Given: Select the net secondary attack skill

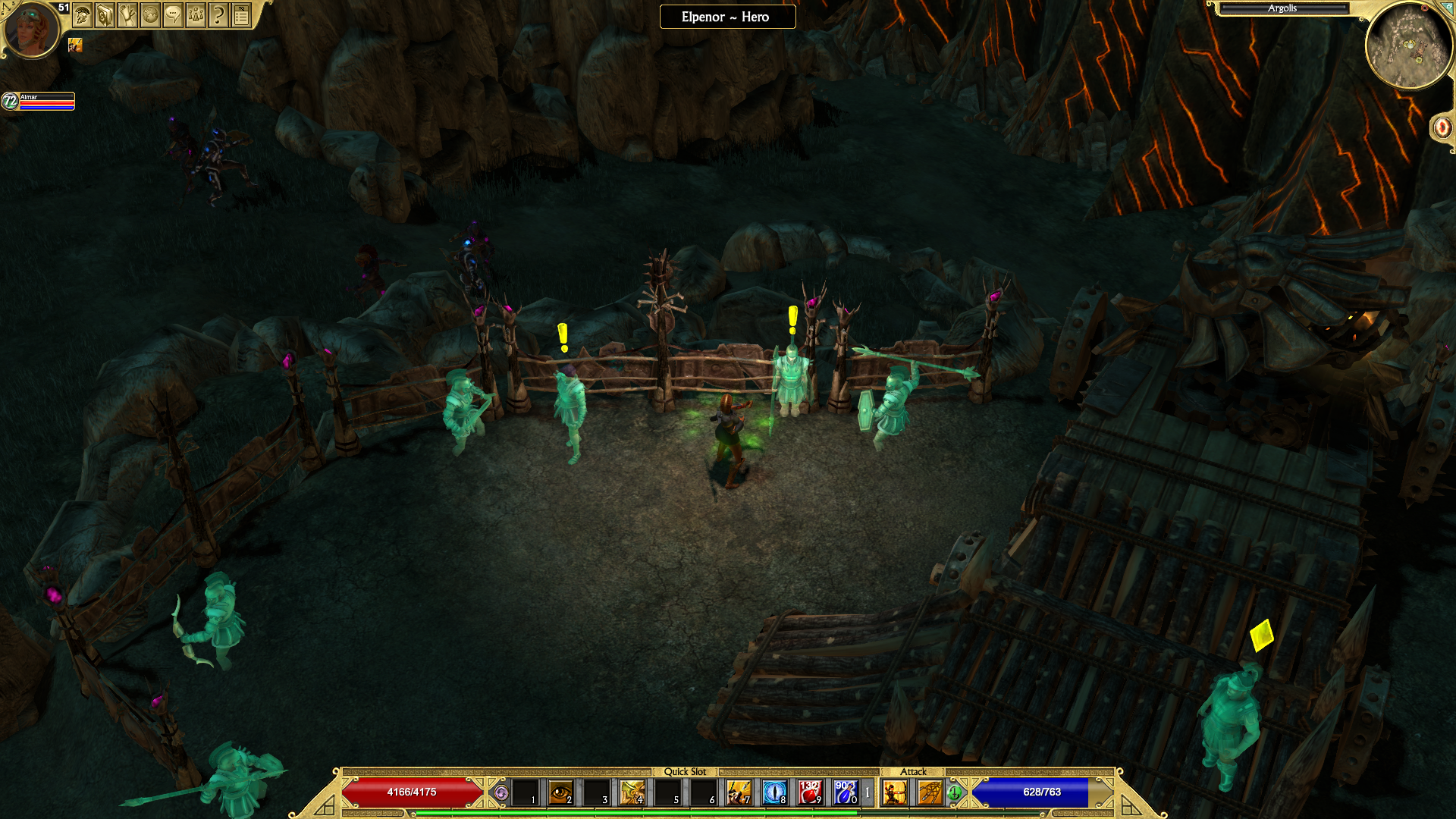Looking at the screenshot, I should 930,792.
